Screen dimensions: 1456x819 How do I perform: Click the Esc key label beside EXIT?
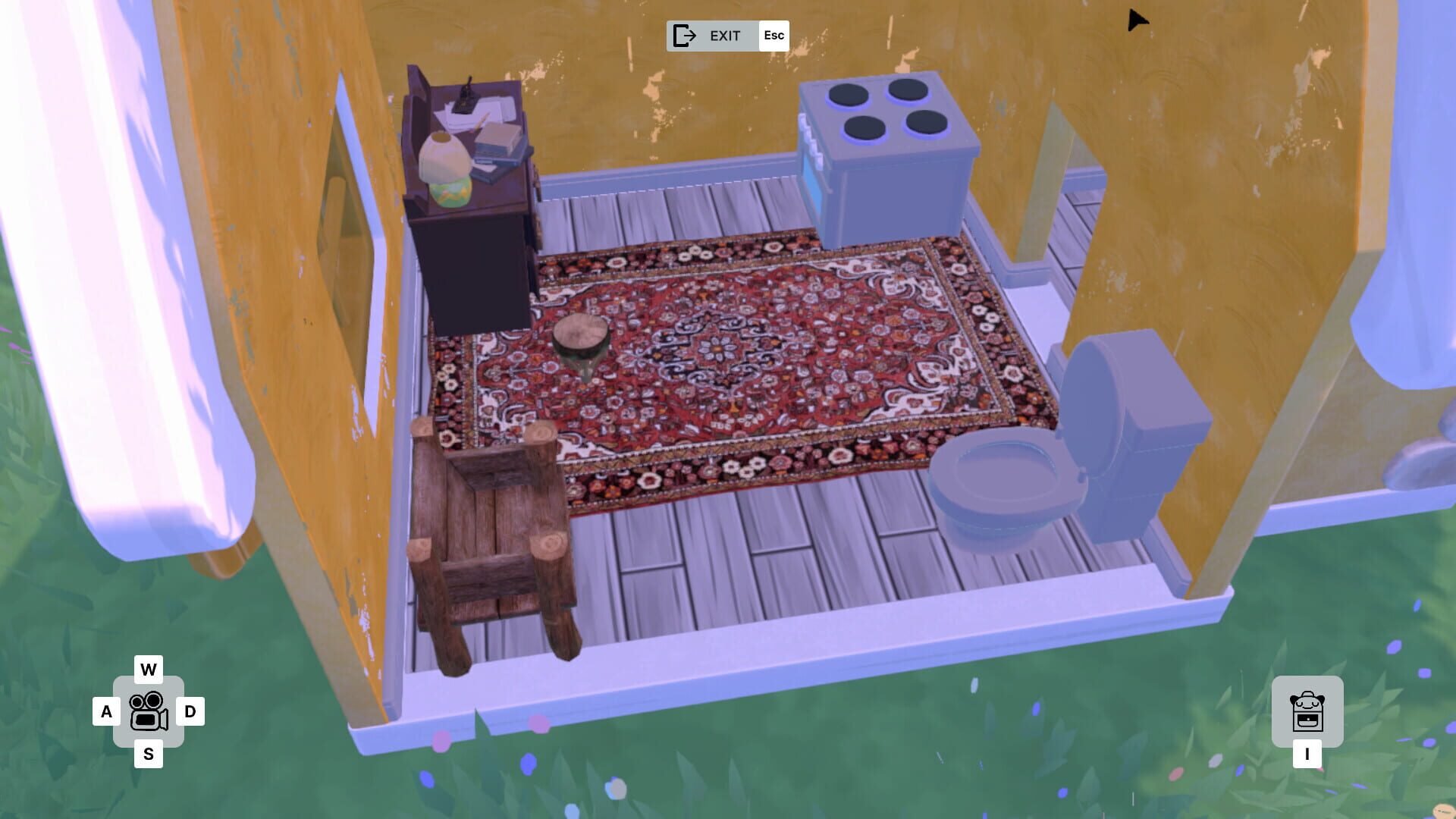click(x=773, y=35)
